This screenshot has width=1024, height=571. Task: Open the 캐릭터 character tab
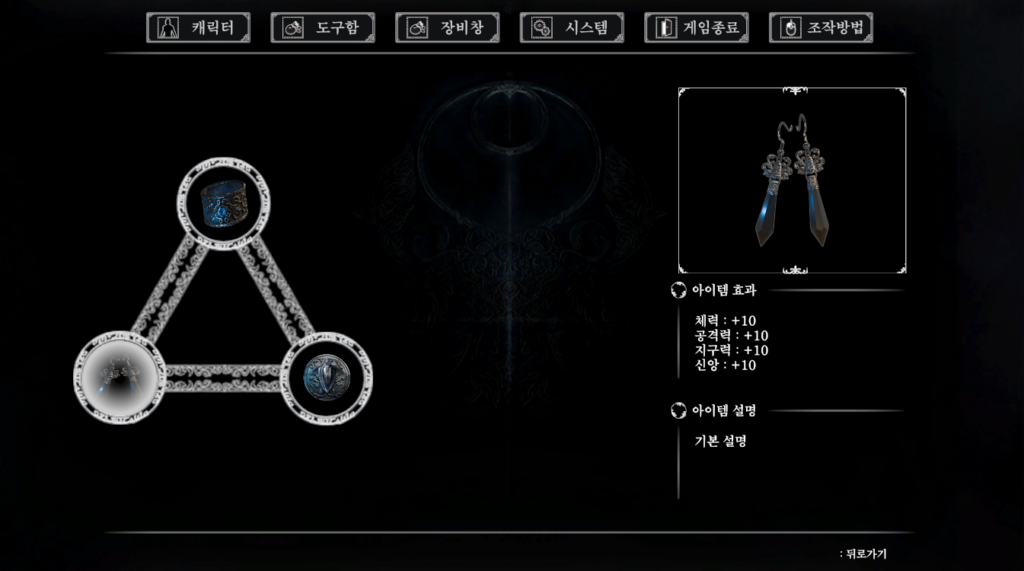tap(198, 28)
